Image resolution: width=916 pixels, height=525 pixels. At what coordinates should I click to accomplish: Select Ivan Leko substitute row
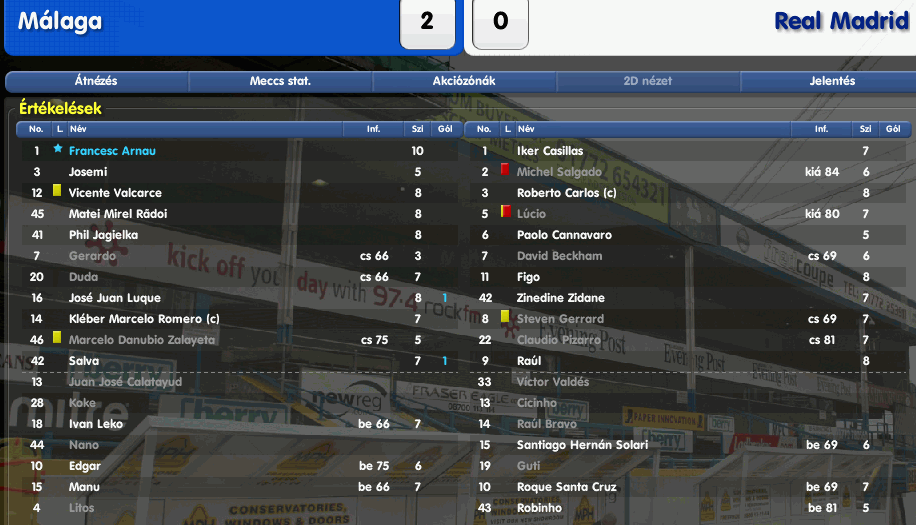[x=95, y=424]
